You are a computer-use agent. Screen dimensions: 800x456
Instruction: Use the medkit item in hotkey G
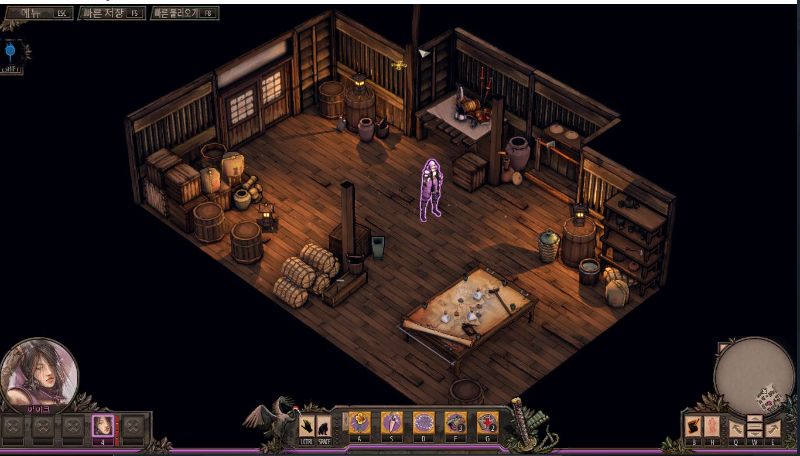487,423
